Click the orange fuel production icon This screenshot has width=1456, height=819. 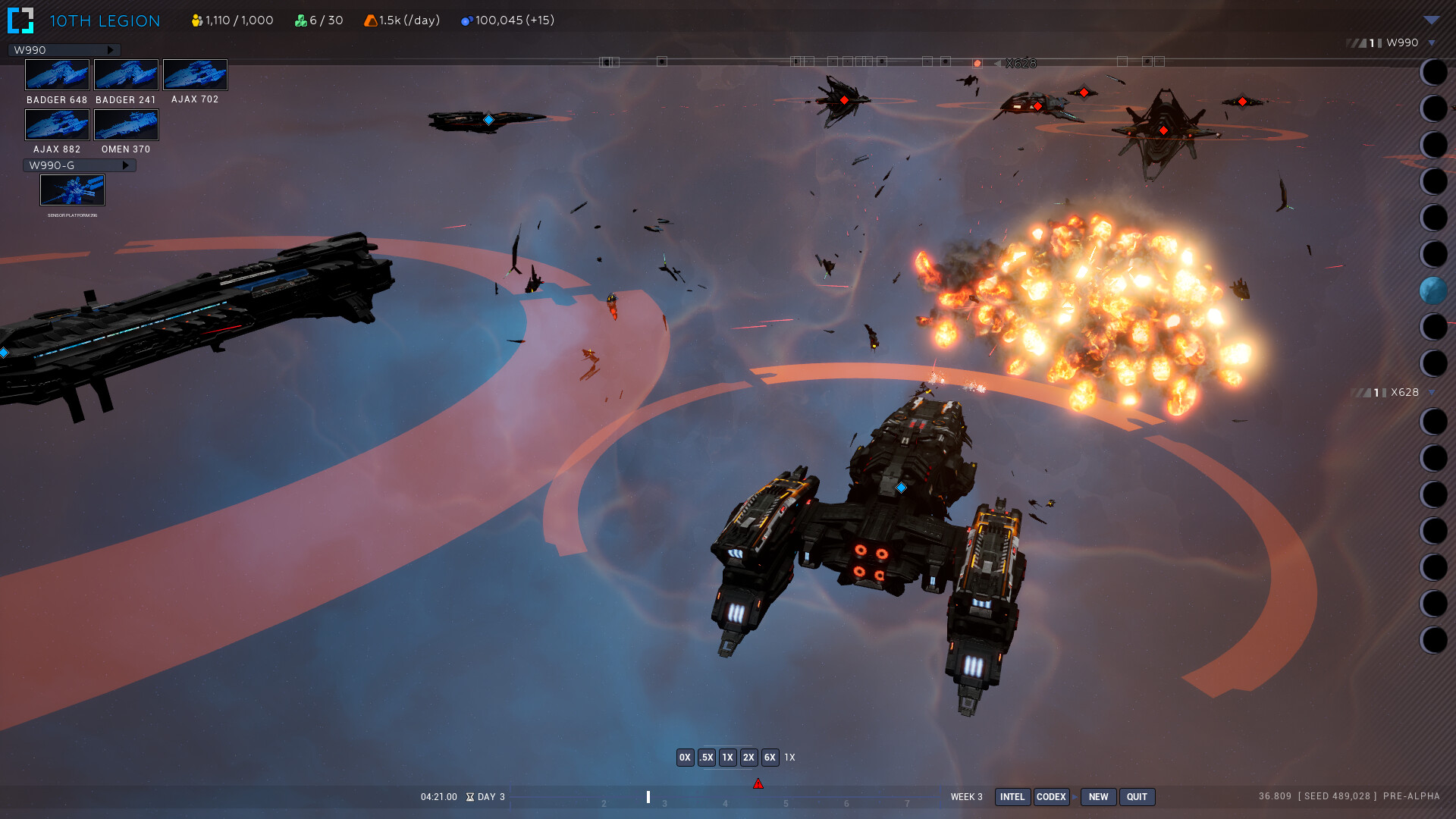pyautogui.click(x=371, y=20)
